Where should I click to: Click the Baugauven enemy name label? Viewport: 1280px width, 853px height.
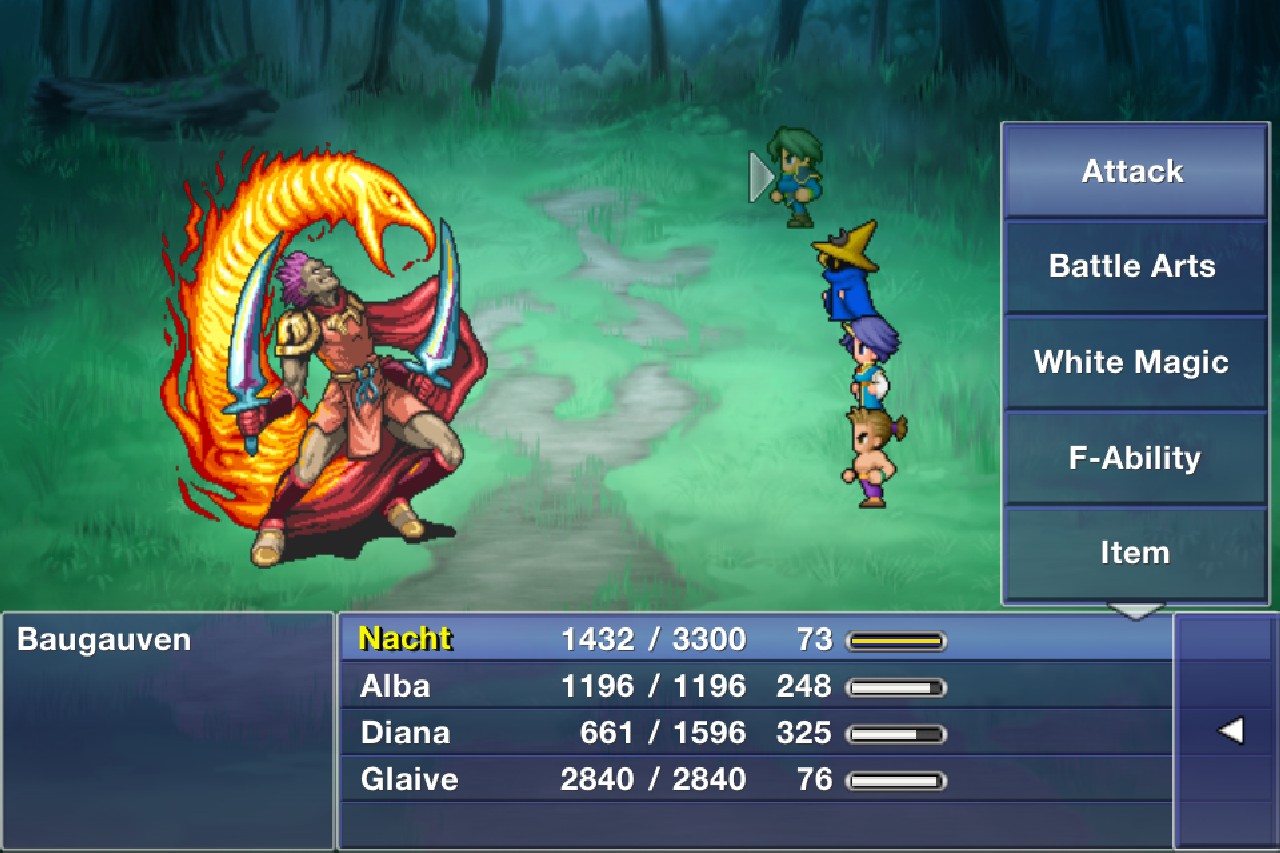click(x=103, y=640)
